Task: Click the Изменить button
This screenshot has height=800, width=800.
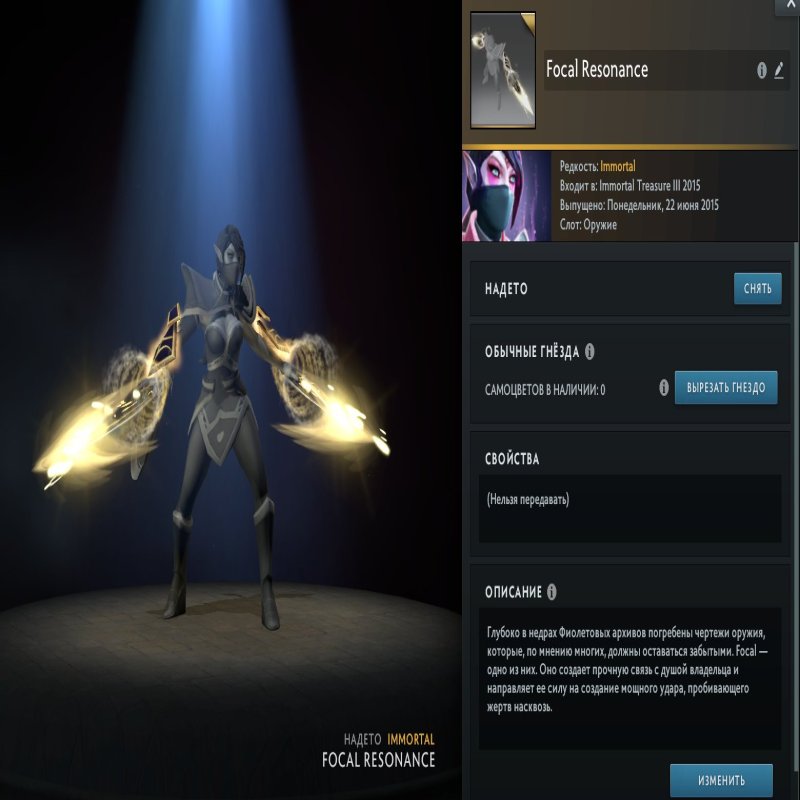Action: point(721,779)
